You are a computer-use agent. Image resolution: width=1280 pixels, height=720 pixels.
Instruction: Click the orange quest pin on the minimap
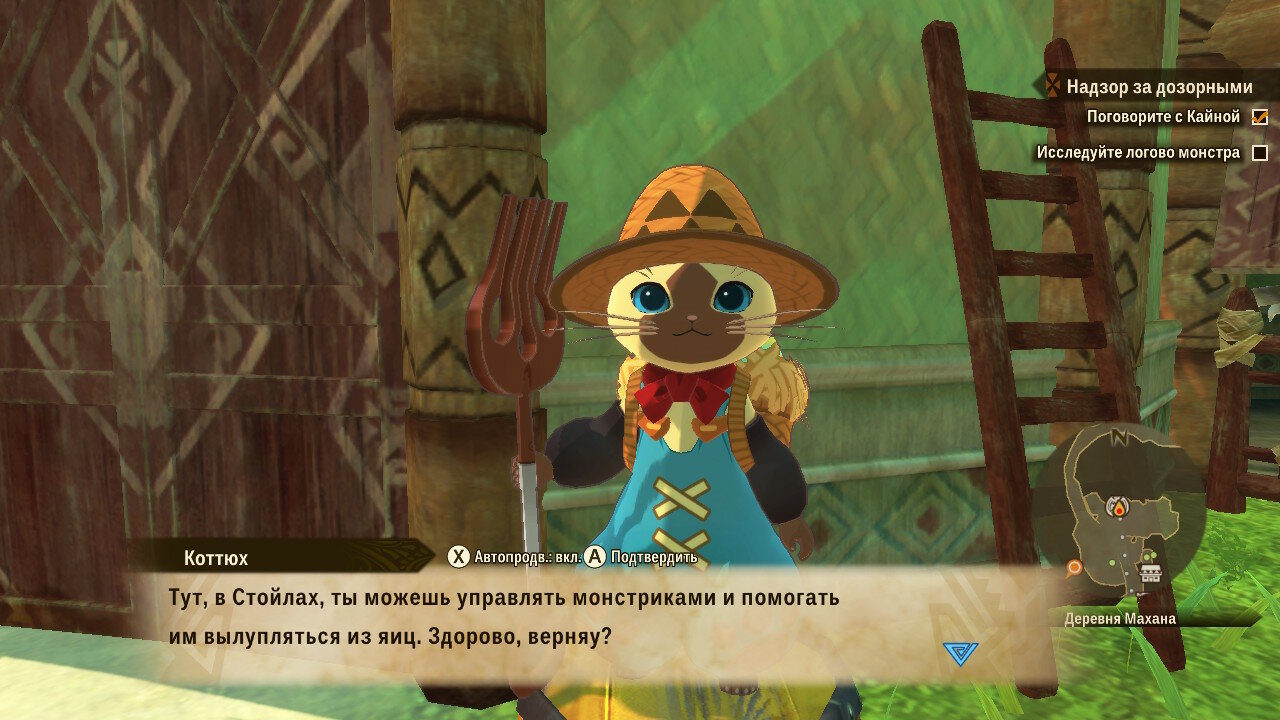(1074, 568)
